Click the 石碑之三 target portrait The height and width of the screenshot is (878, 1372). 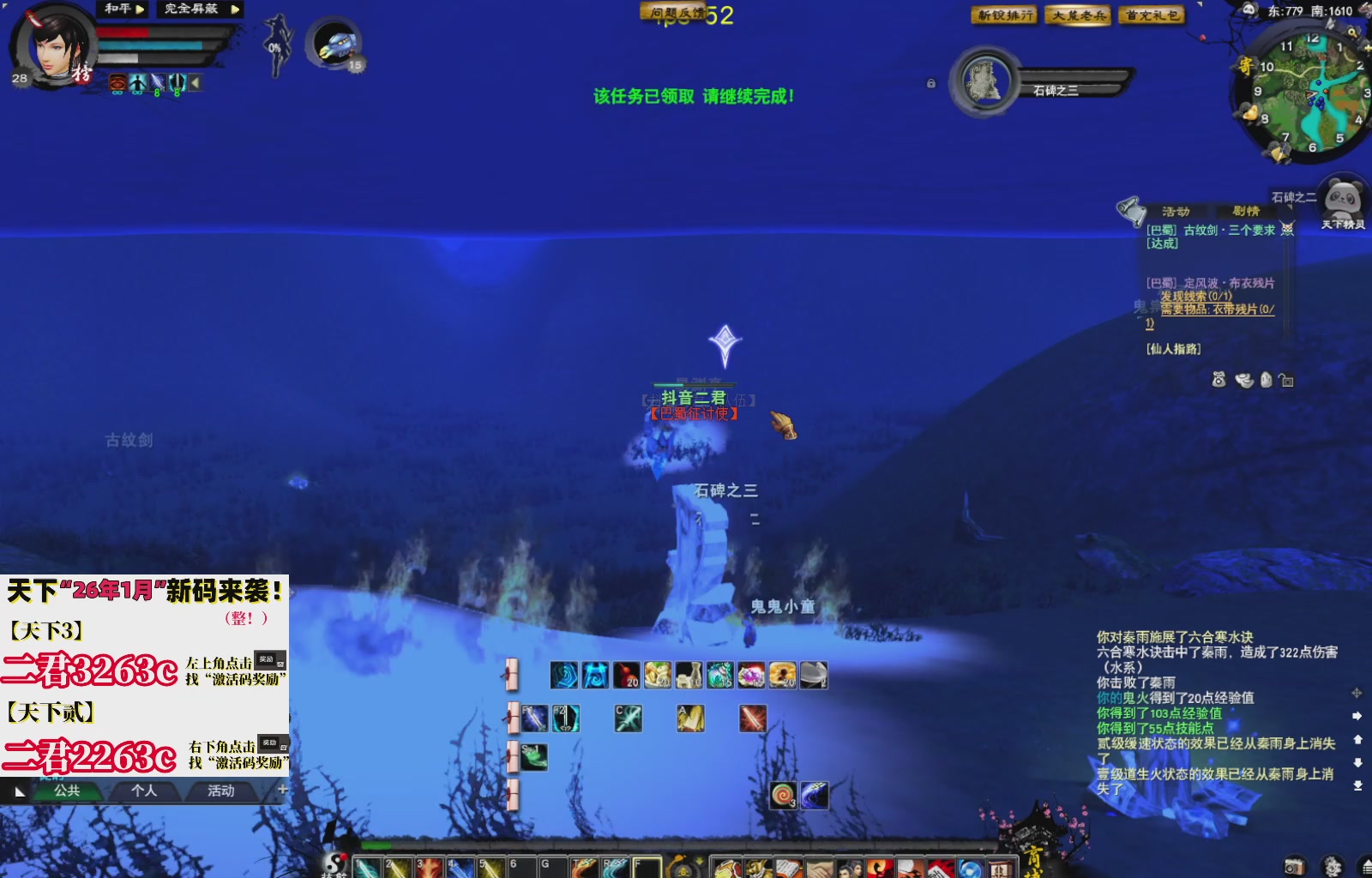pos(984,82)
